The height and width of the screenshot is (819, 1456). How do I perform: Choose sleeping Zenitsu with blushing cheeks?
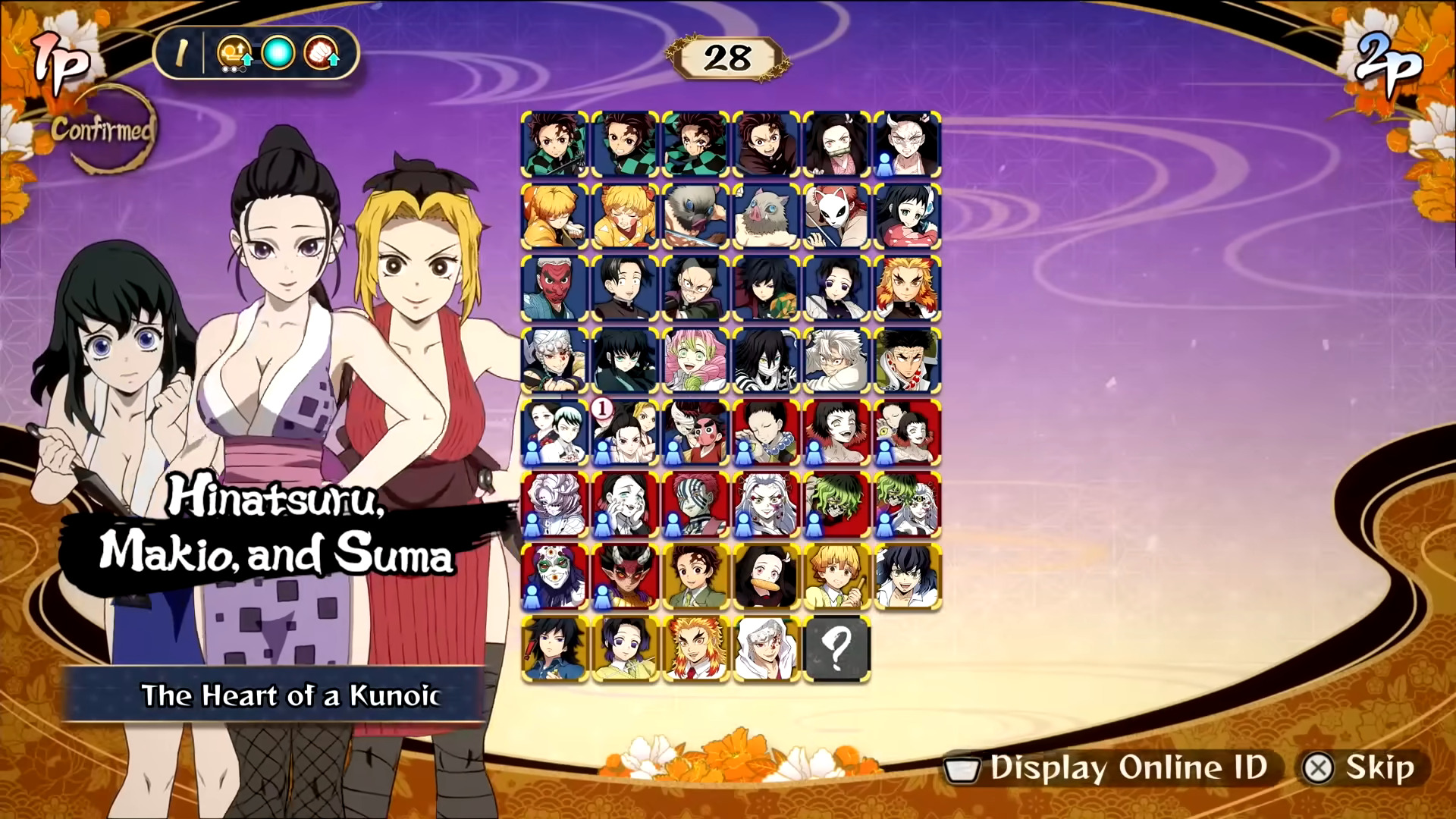pos(625,216)
